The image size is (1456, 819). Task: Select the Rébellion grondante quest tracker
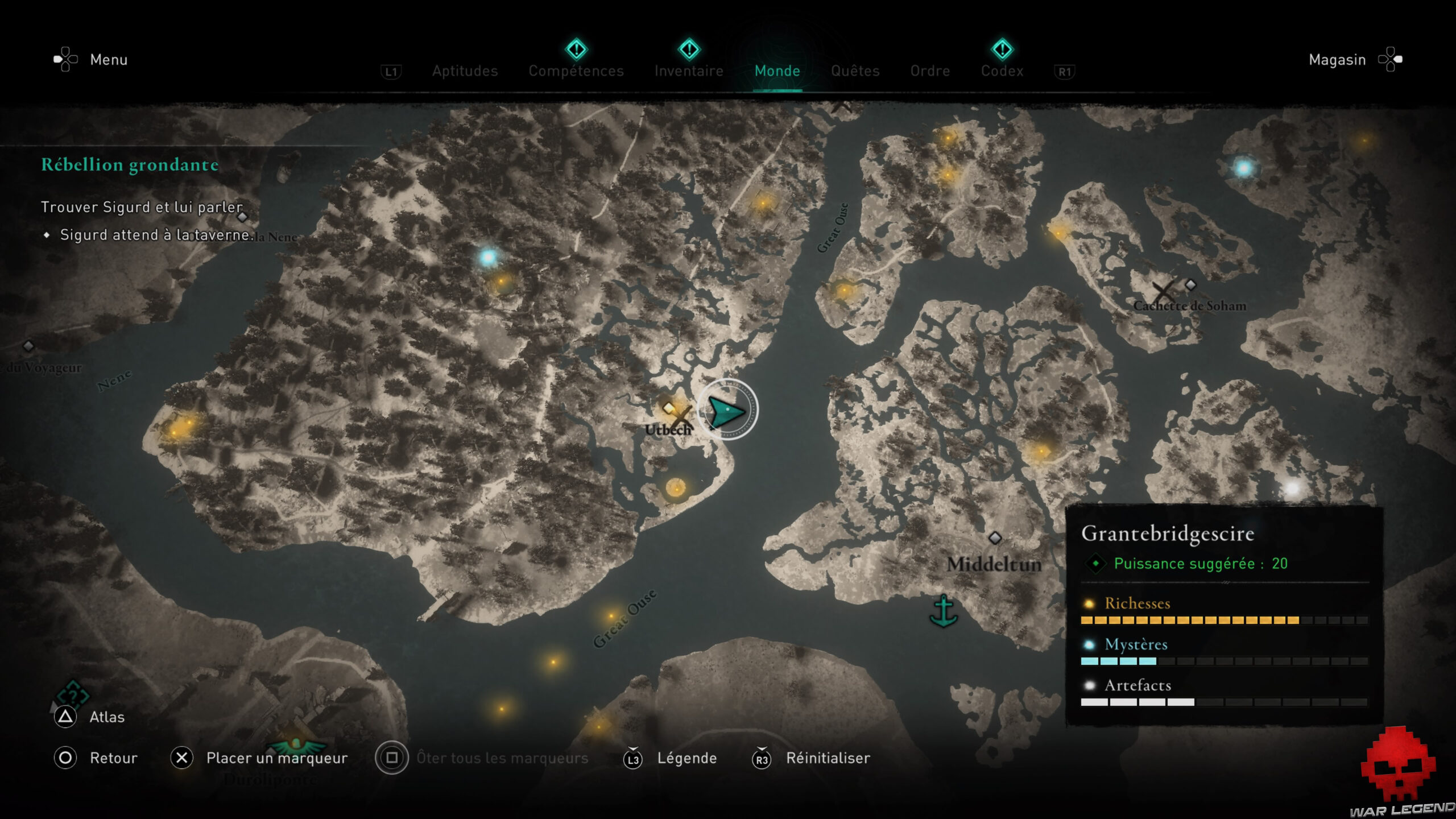[x=130, y=165]
